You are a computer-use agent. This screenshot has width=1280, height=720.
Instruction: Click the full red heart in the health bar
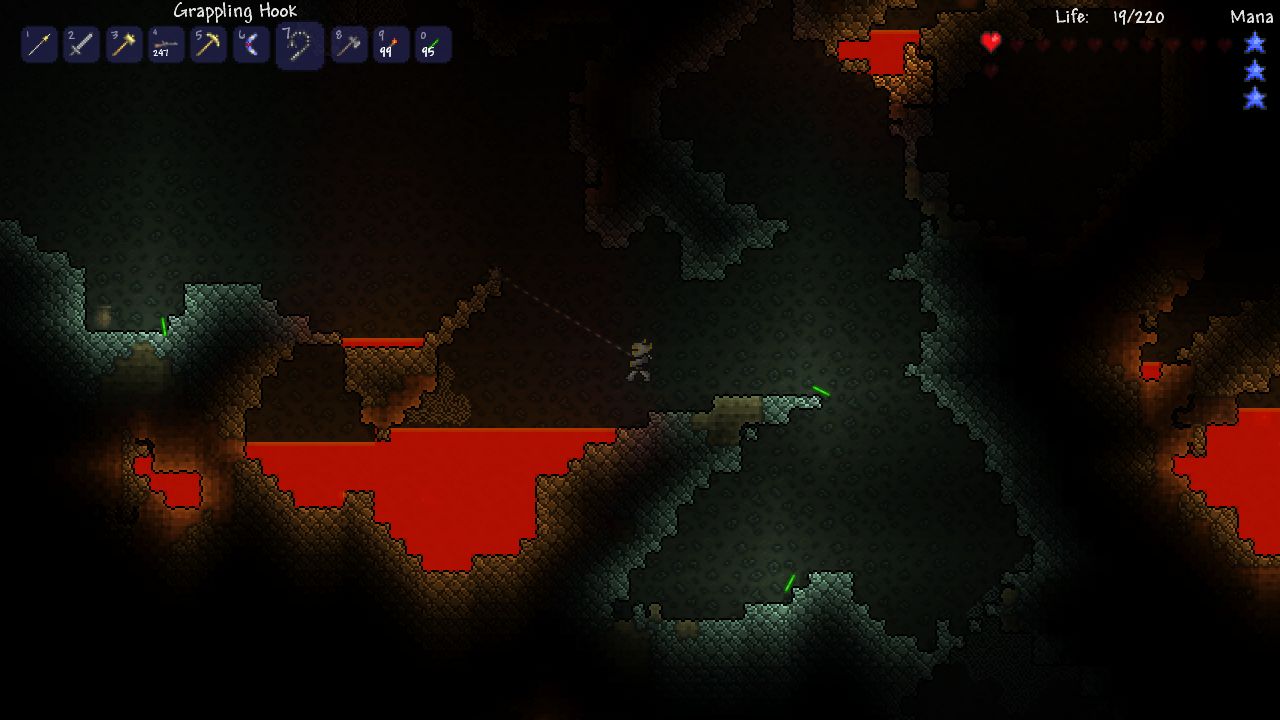pyautogui.click(x=990, y=43)
